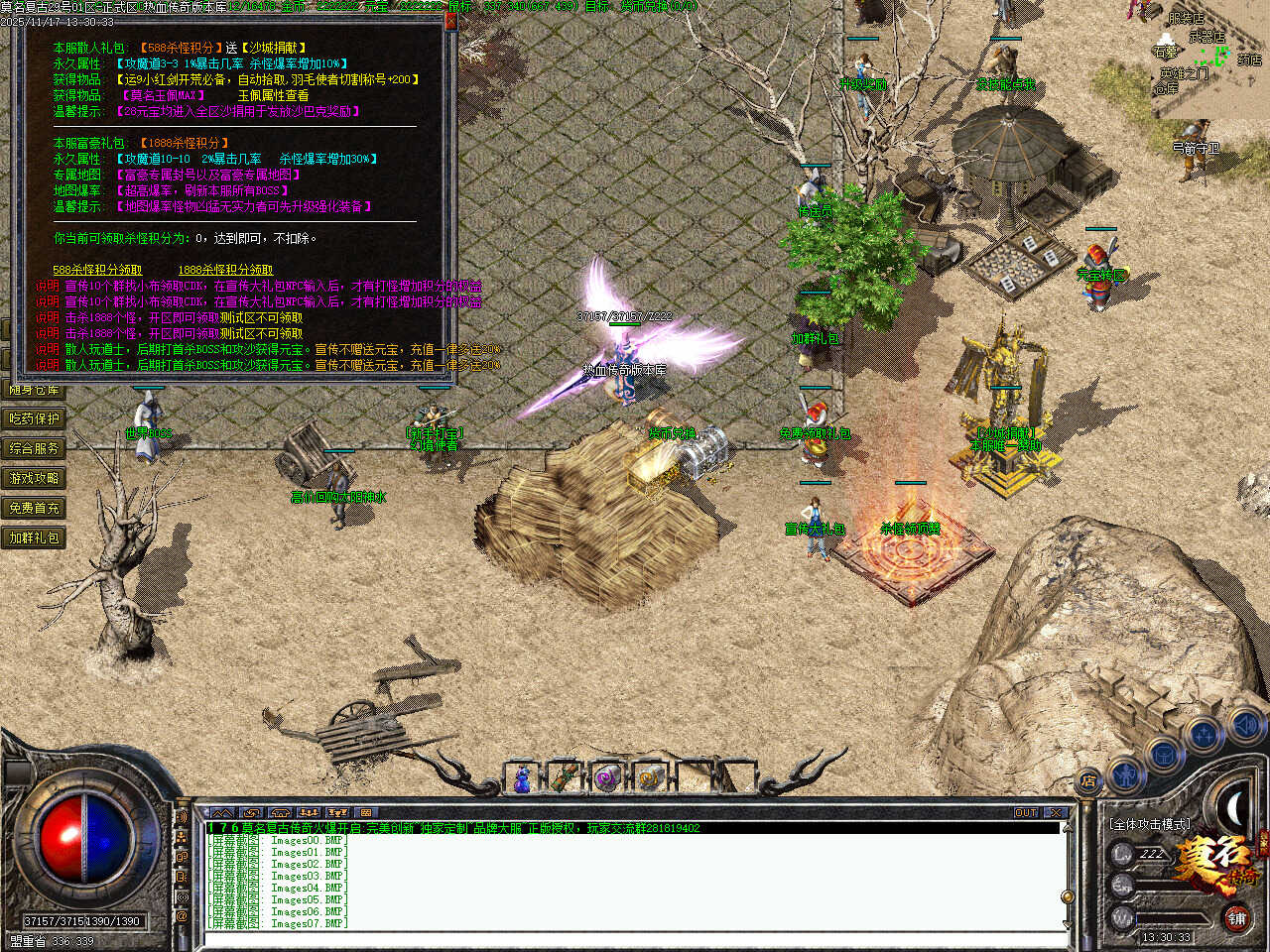Click the chat text input field
This screenshot has height=952, width=1270.
pyautogui.click(x=635, y=938)
